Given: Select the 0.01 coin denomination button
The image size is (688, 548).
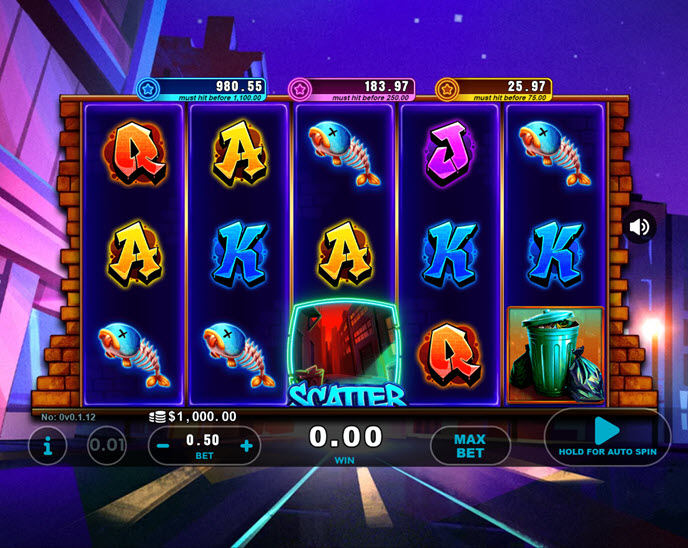Looking at the screenshot, I should tap(107, 446).
